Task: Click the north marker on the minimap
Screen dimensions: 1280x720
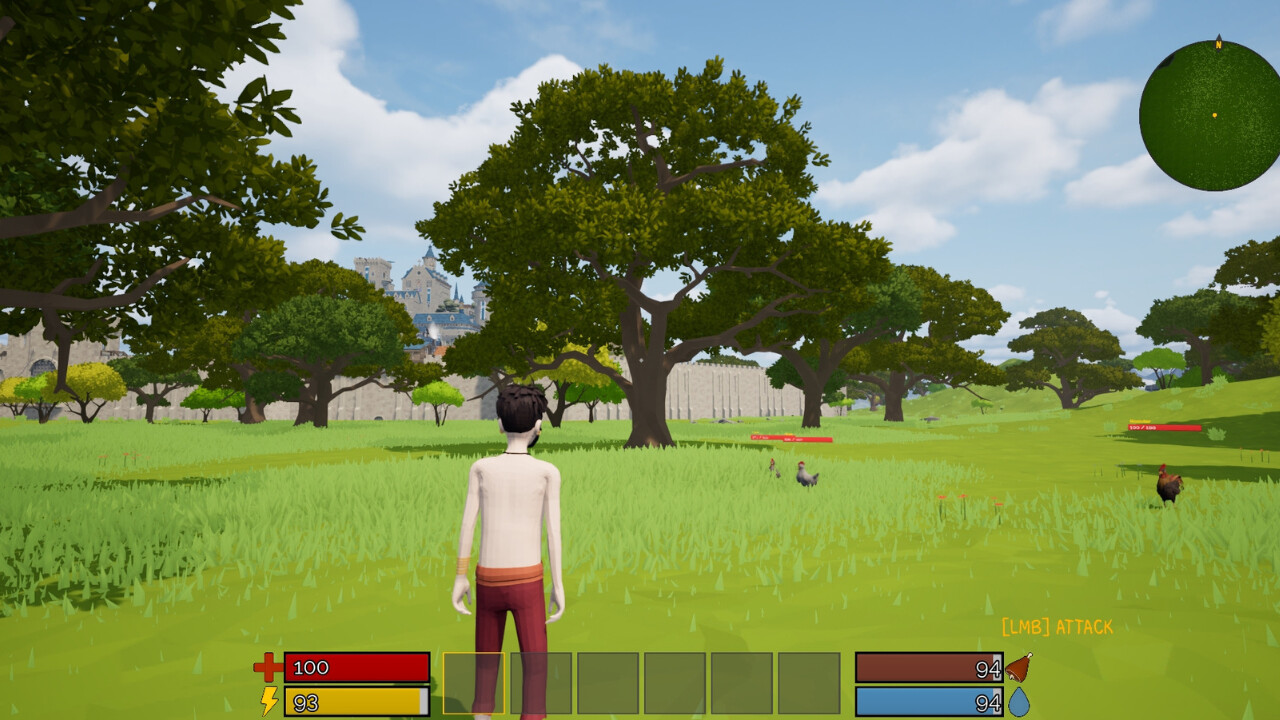Action: pyautogui.click(x=1218, y=45)
